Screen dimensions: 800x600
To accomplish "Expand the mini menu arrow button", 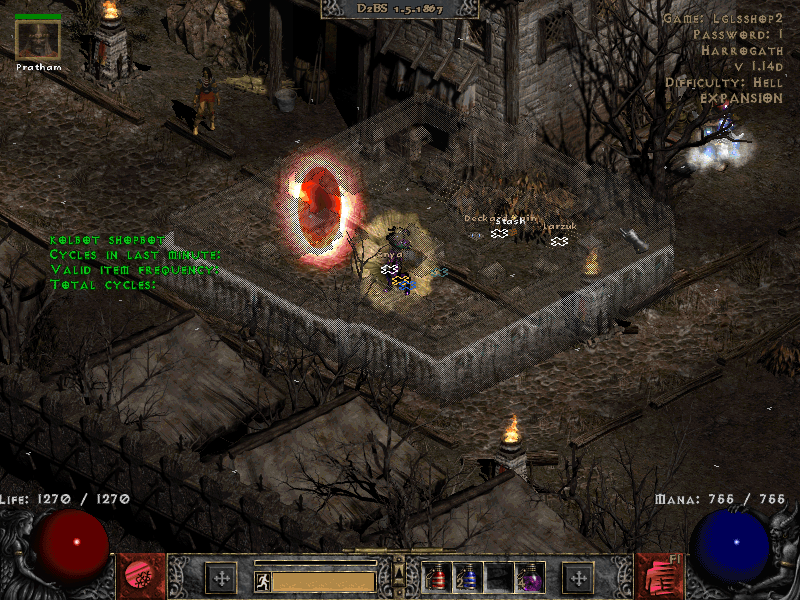I will 399,571.
